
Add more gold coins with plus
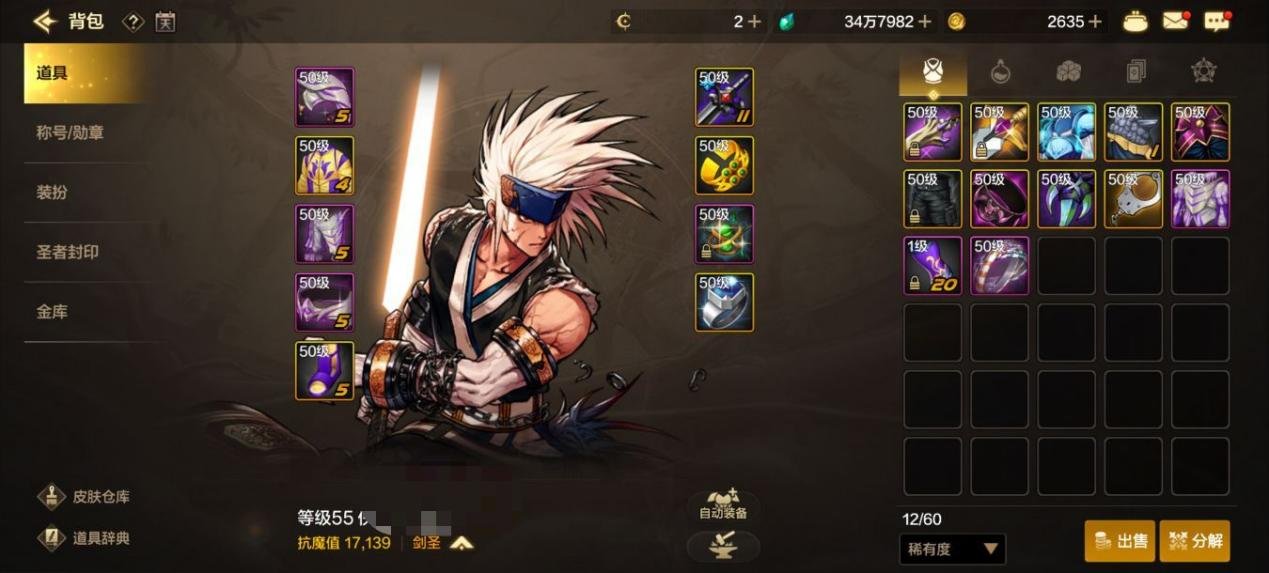point(1096,21)
